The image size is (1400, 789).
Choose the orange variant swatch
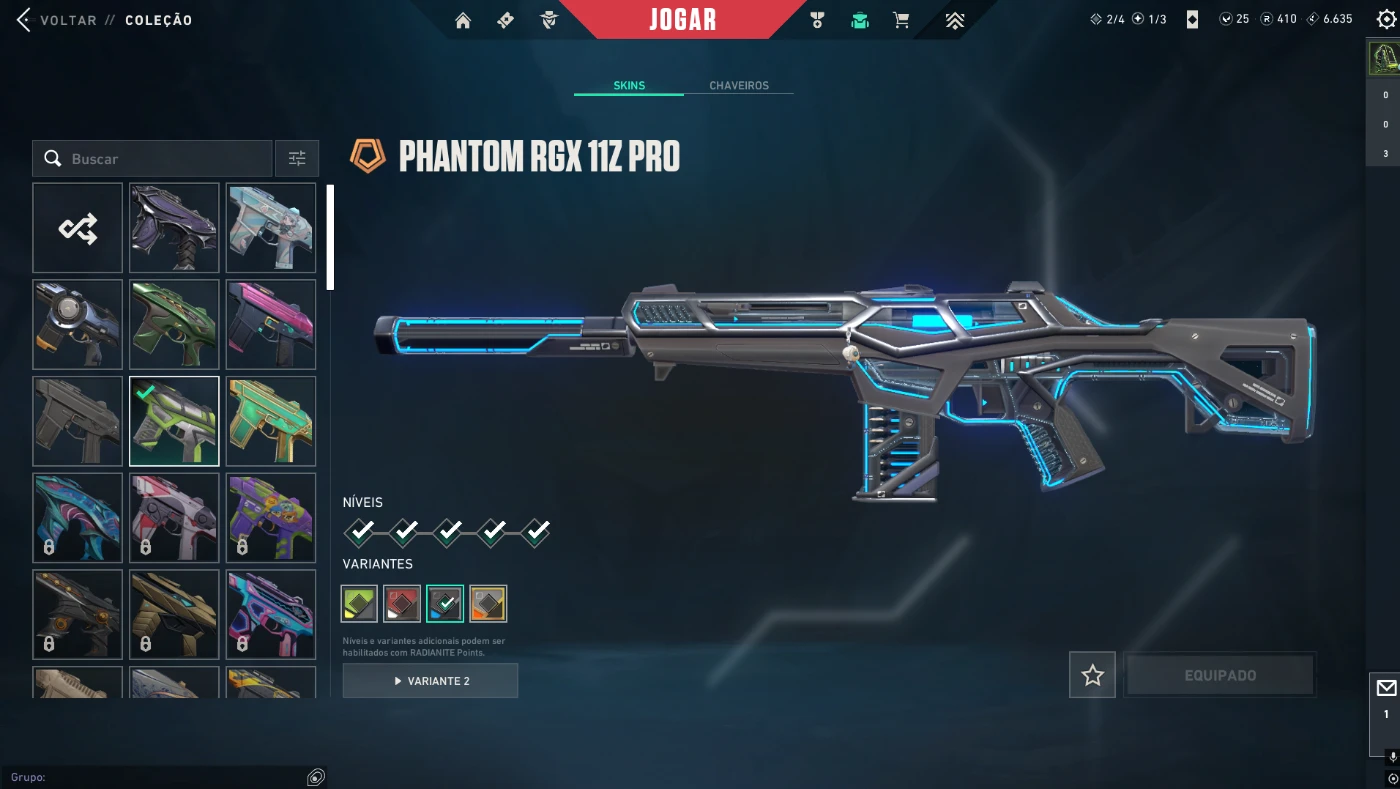(x=488, y=604)
